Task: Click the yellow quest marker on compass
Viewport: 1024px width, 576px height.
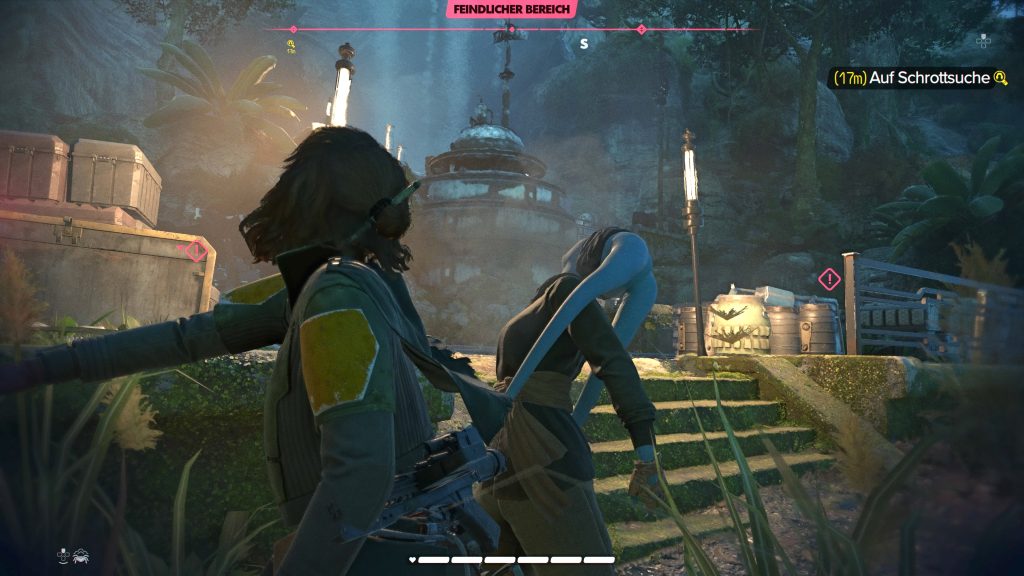Action: click(x=291, y=45)
